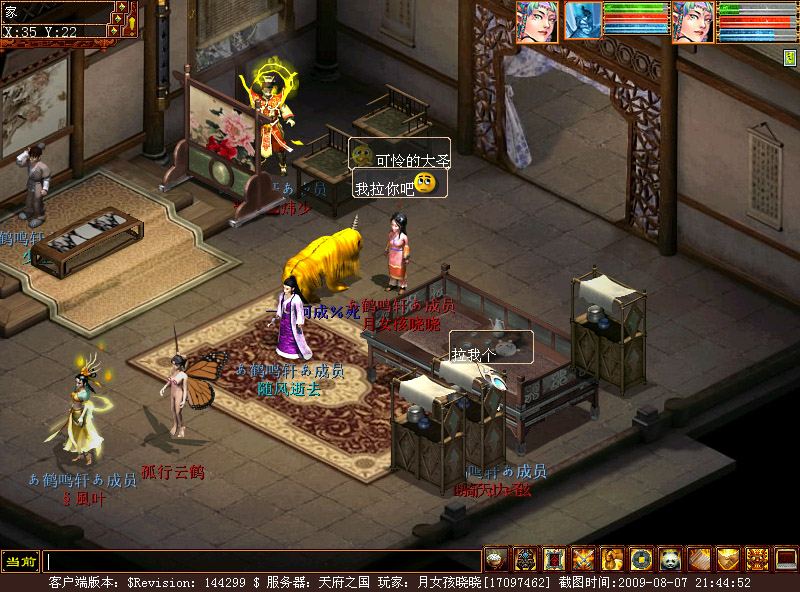The image size is (800, 592).
Task: Click the panda face icon
Action: coord(670,559)
